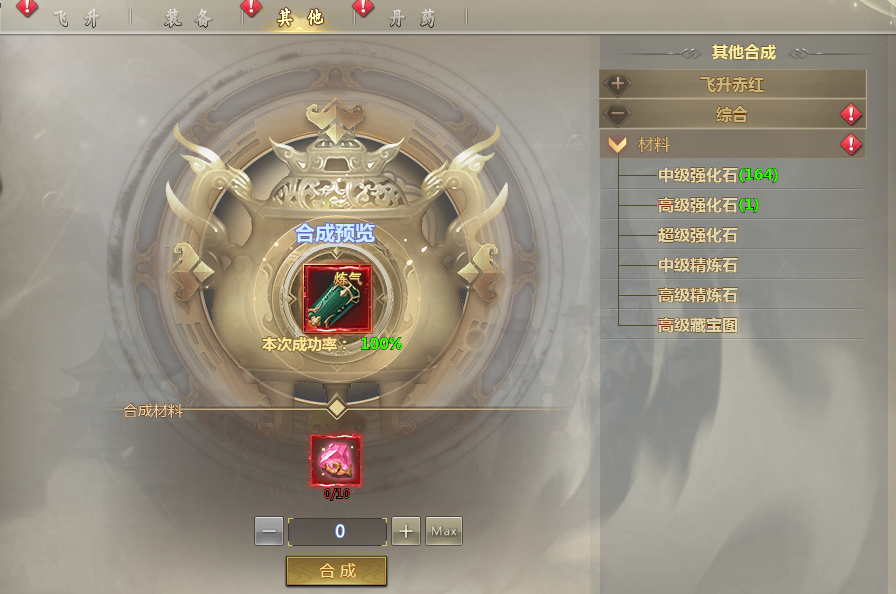Switch to the 丹药 tab
Viewport: 896px width, 594px height.
tap(413, 19)
